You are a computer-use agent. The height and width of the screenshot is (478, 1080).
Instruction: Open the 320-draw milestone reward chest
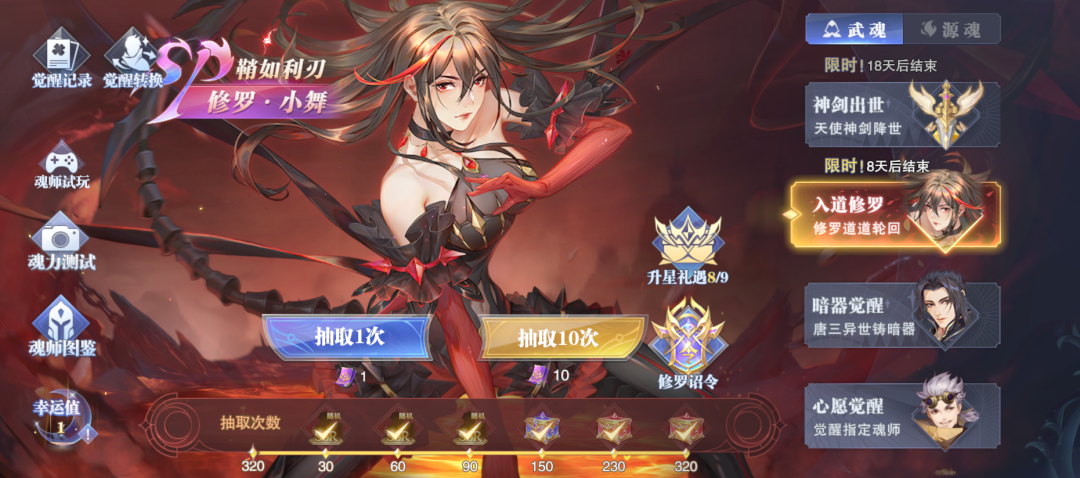click(685, 429)
